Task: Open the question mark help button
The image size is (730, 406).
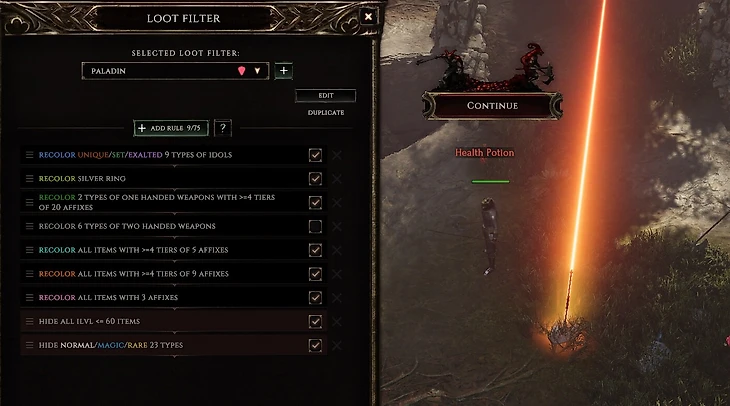Action: coord(223,128)
